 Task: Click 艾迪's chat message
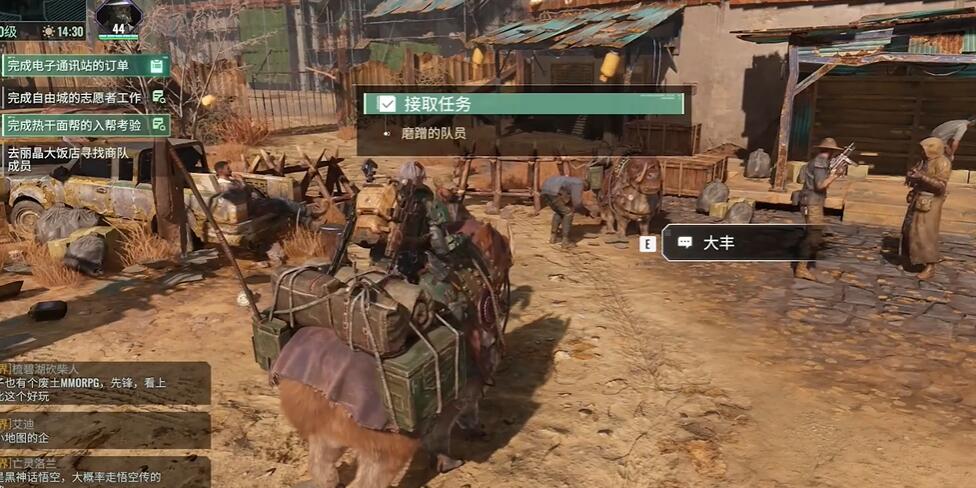tap(104, 430)
